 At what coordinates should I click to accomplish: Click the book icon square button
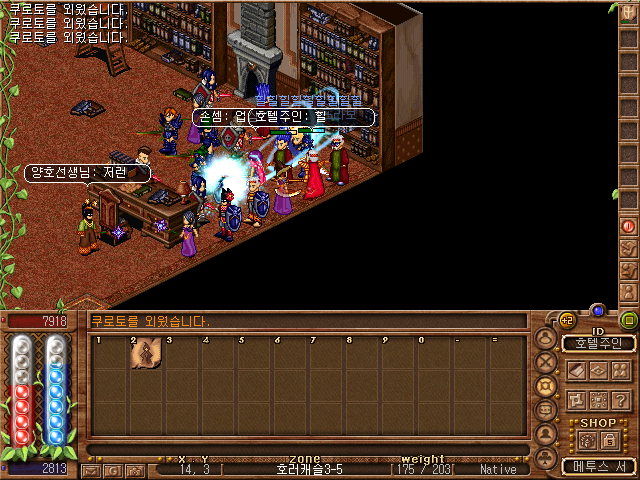pyautogui.click(x=577, y=370)
